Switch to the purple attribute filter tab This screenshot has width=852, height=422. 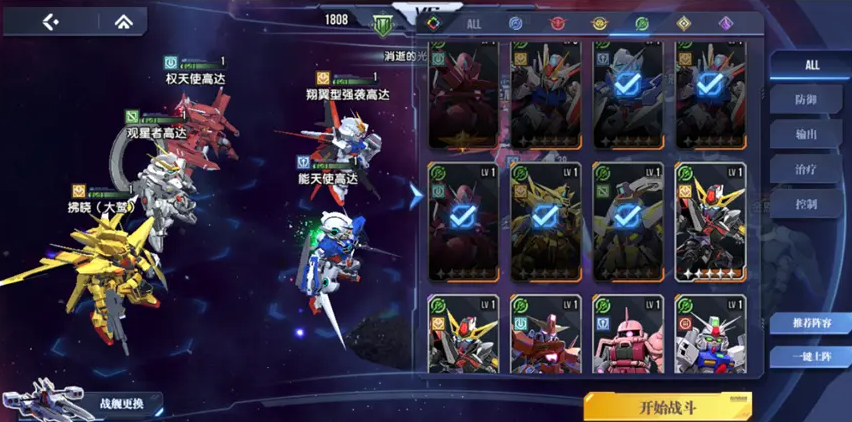pyautogui.click(x=726, y=22)
